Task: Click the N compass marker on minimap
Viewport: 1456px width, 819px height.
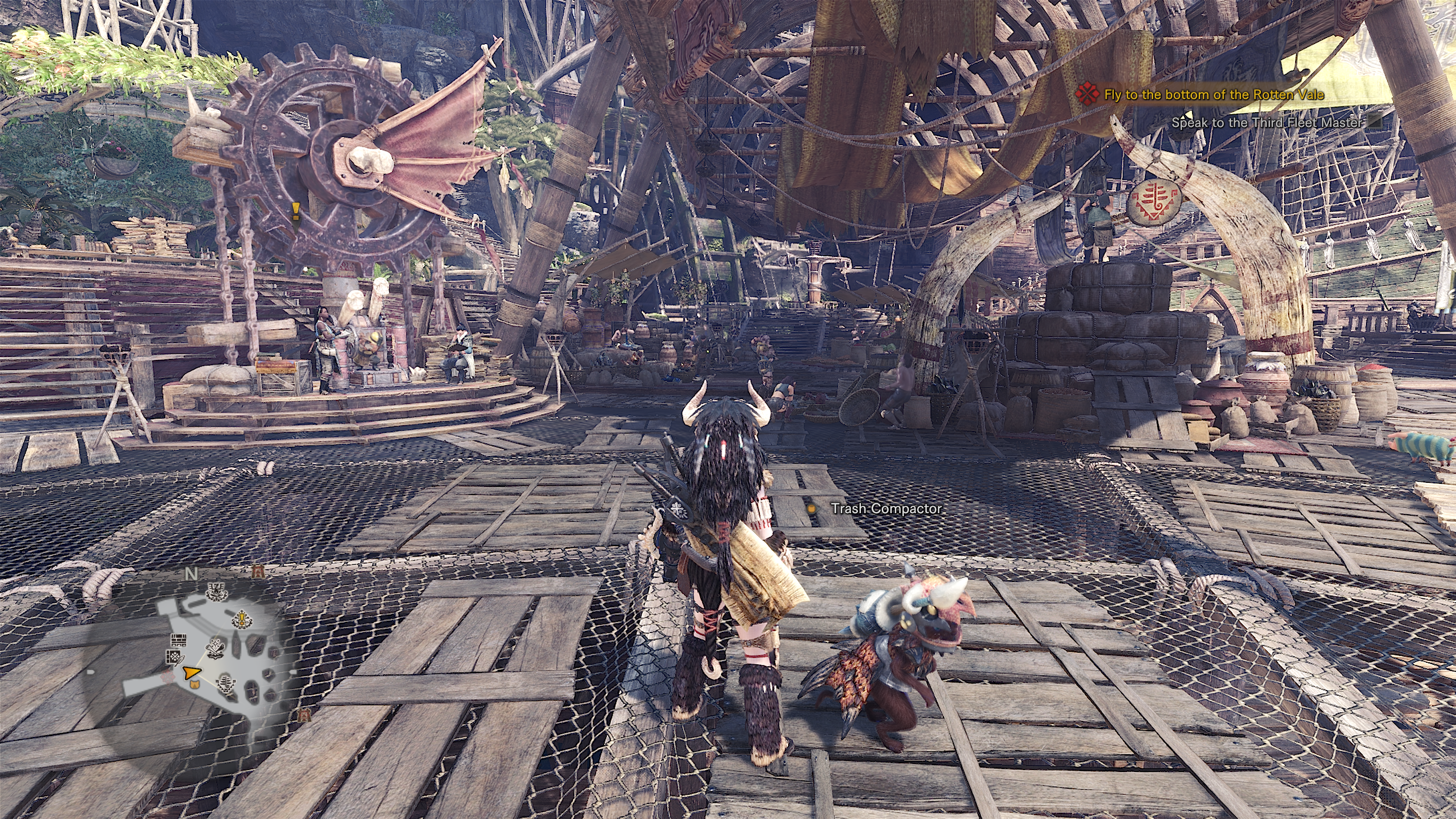Action: 192,574
